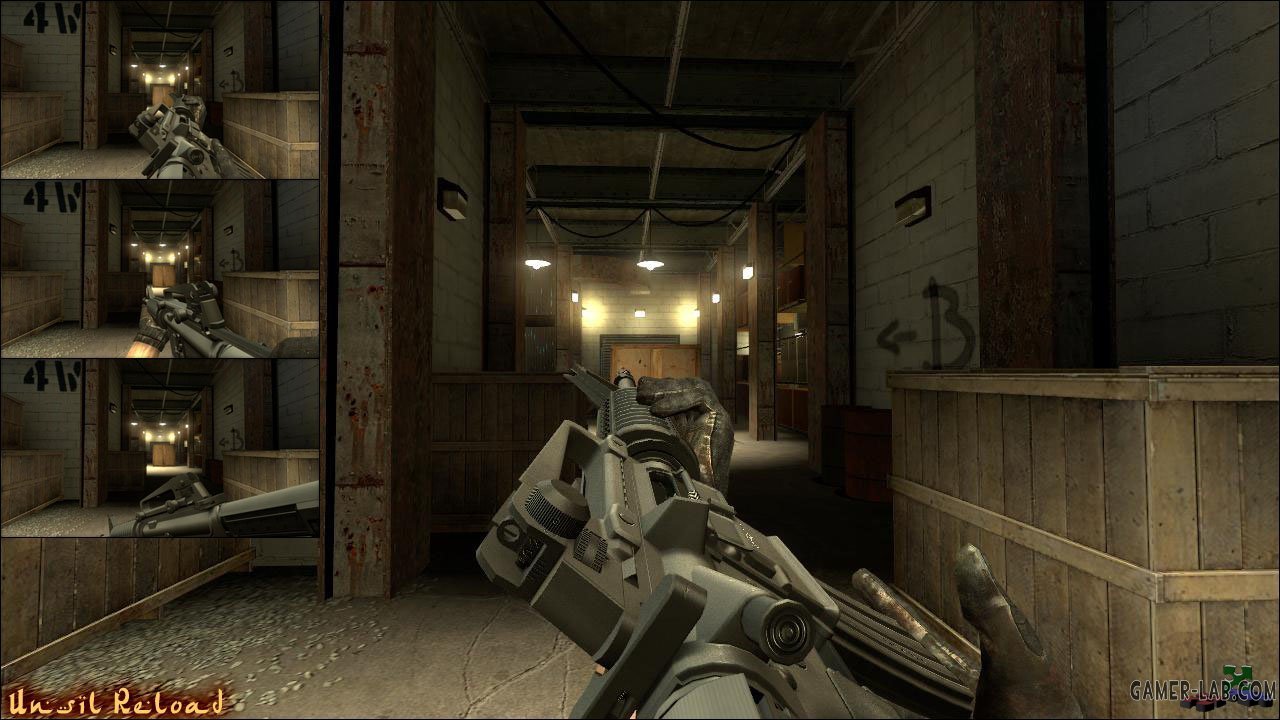Click the Gamer-Lab.com watermark
Screen dimensions: 1280x720
pos(1201,692)
